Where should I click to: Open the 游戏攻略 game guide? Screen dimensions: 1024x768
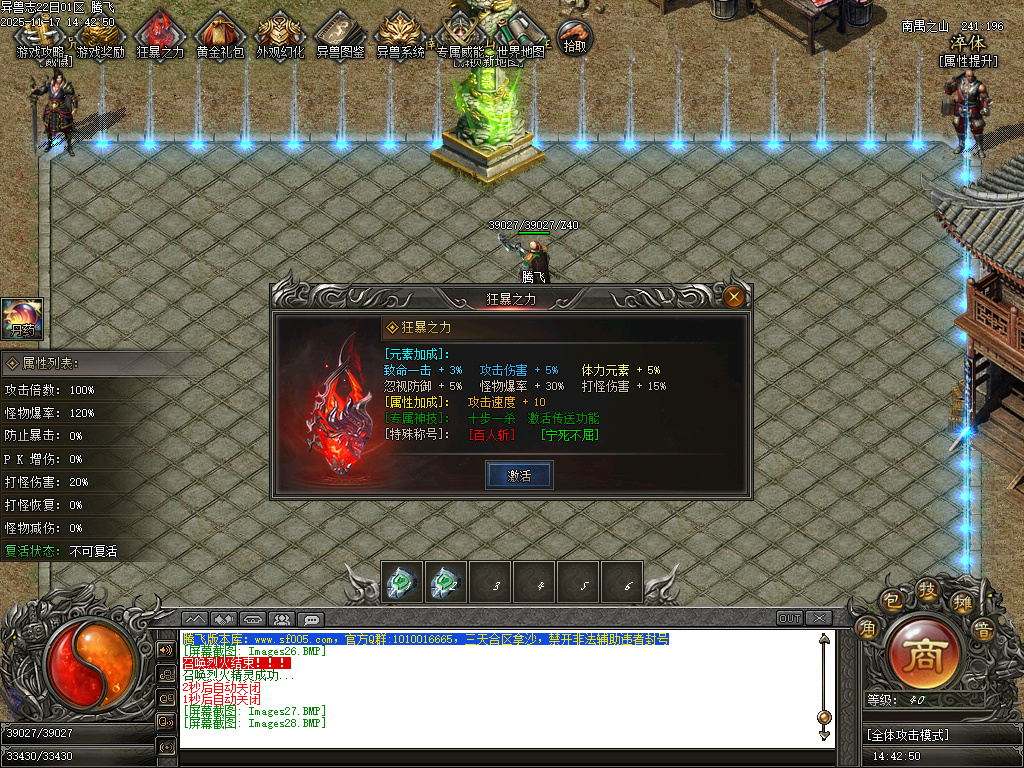[x=40, y=36]
